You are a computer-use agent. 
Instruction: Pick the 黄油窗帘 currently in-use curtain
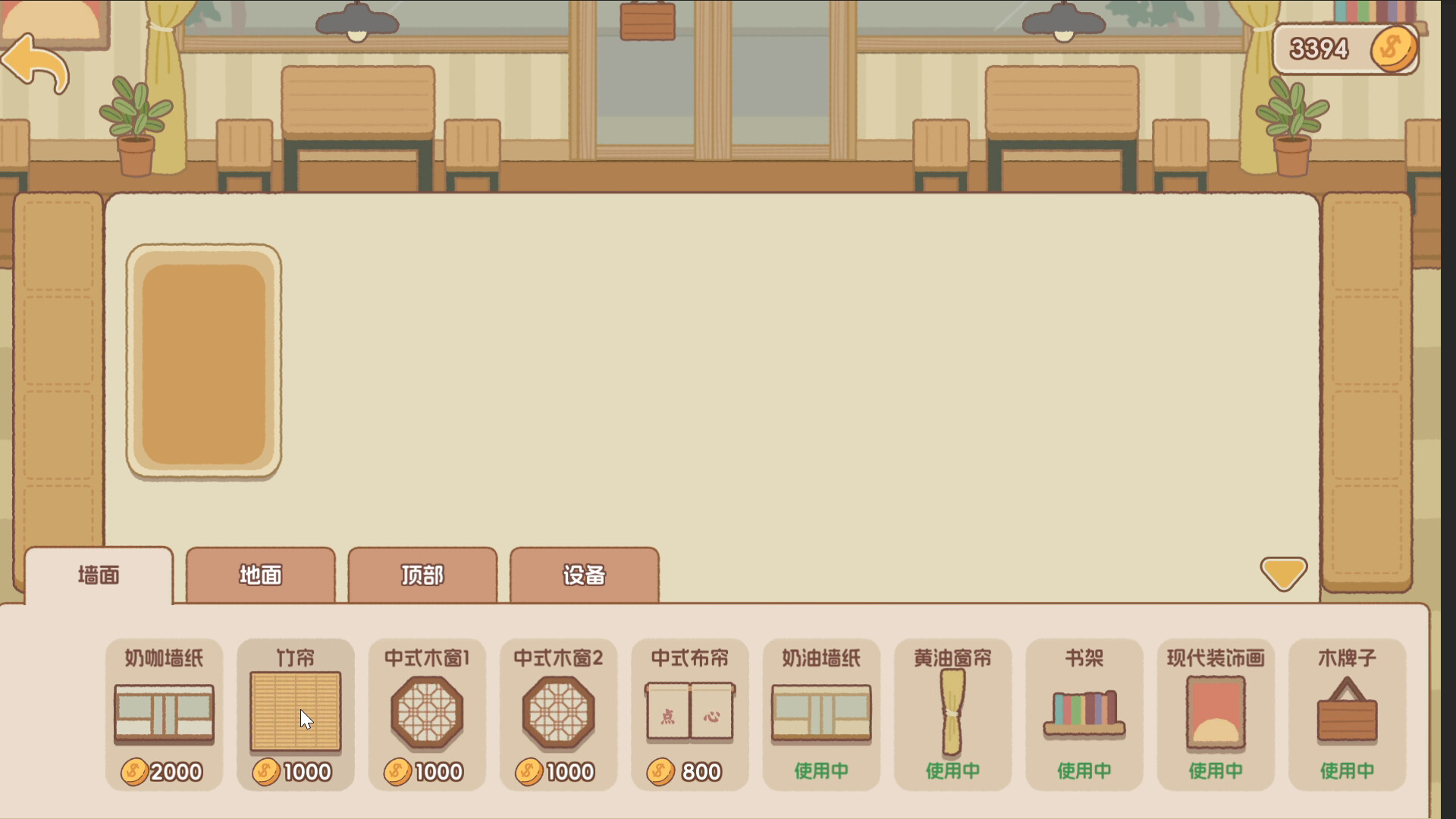click(x=953, y=713)
